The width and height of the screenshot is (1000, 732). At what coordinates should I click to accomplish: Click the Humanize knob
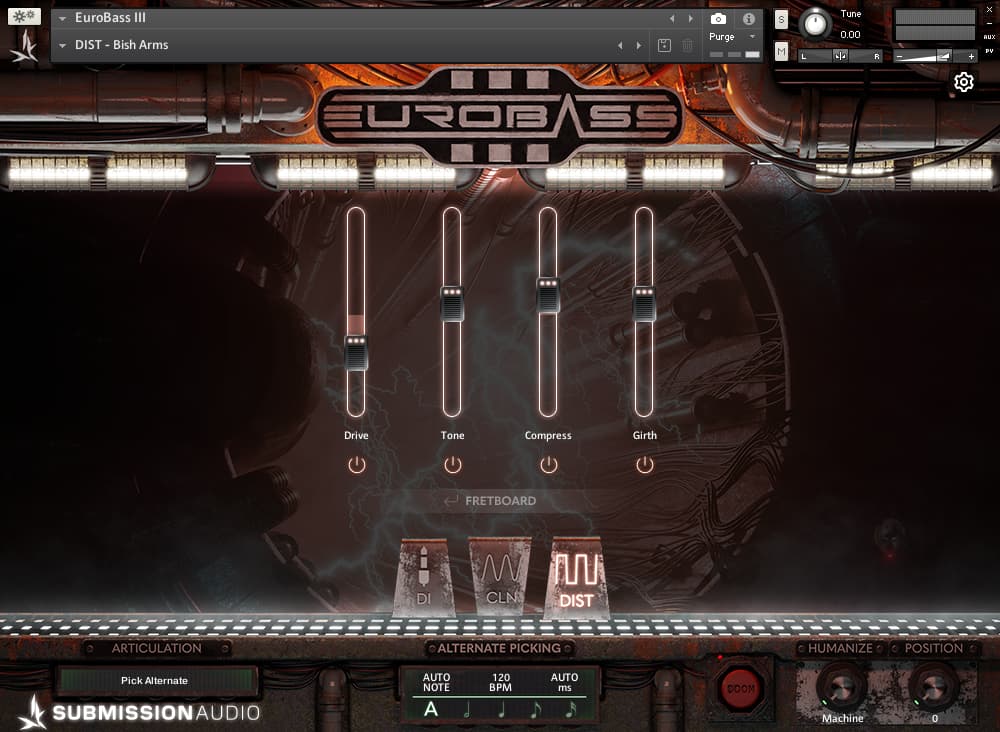click(x=841, y=686)
